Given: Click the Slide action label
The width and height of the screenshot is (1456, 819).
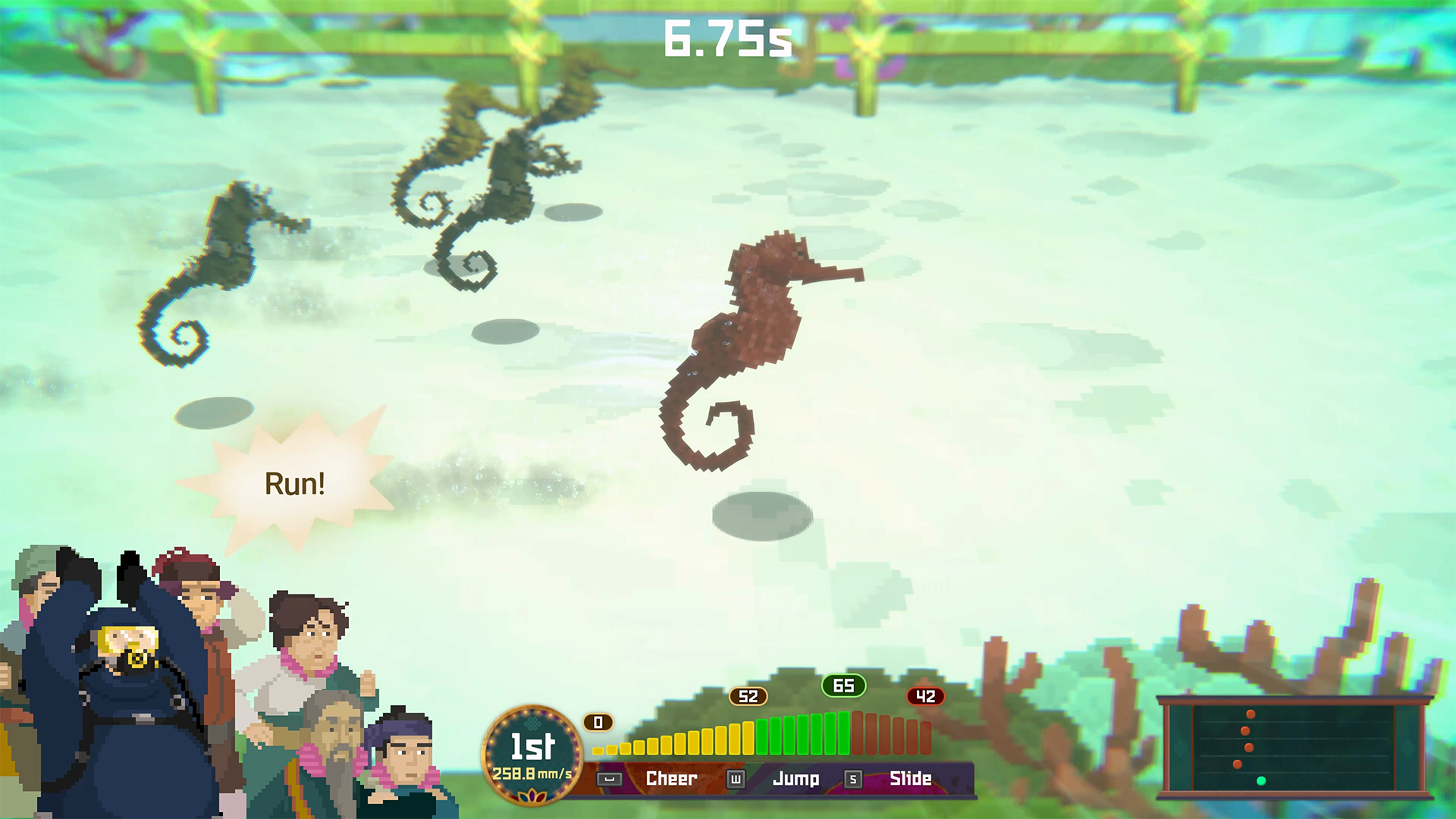Looking at the screenshot, I should (x=912, y=779).
